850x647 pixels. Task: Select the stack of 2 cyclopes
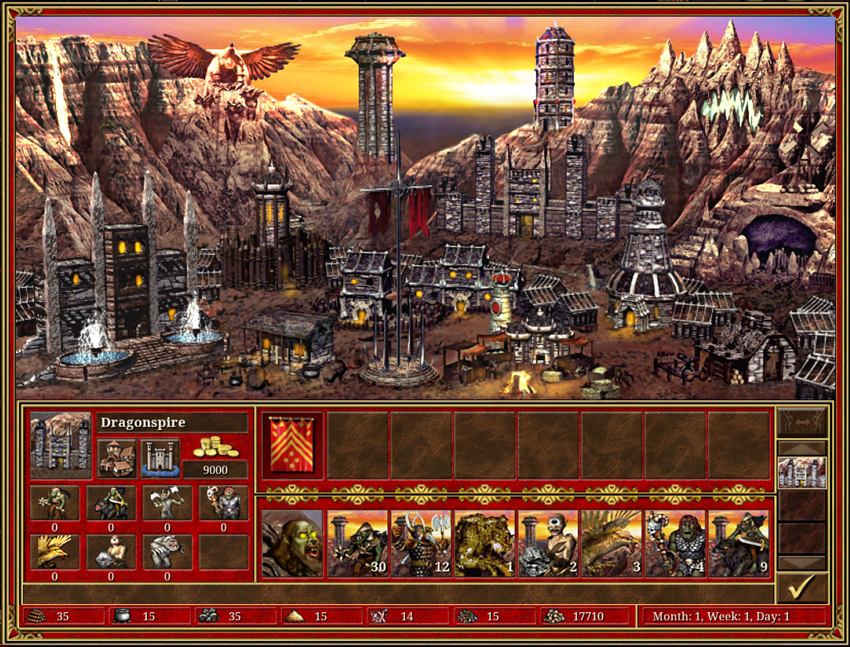(x=548, y=543)
